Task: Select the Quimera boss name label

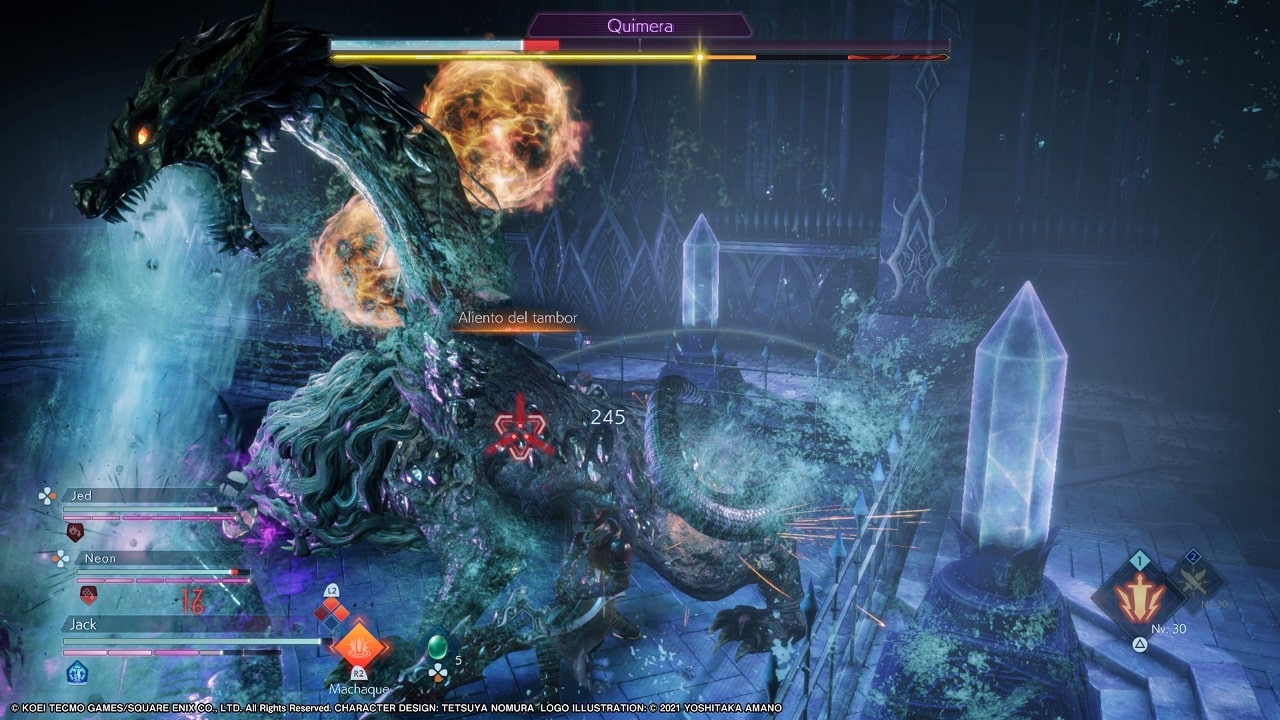Action: click(x=640, y=26)
